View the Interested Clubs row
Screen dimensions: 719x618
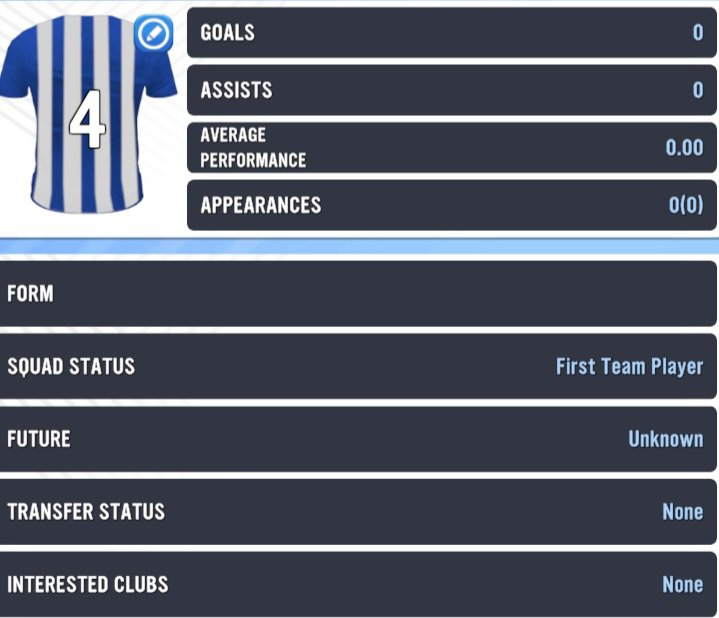[x=359, y=584]
